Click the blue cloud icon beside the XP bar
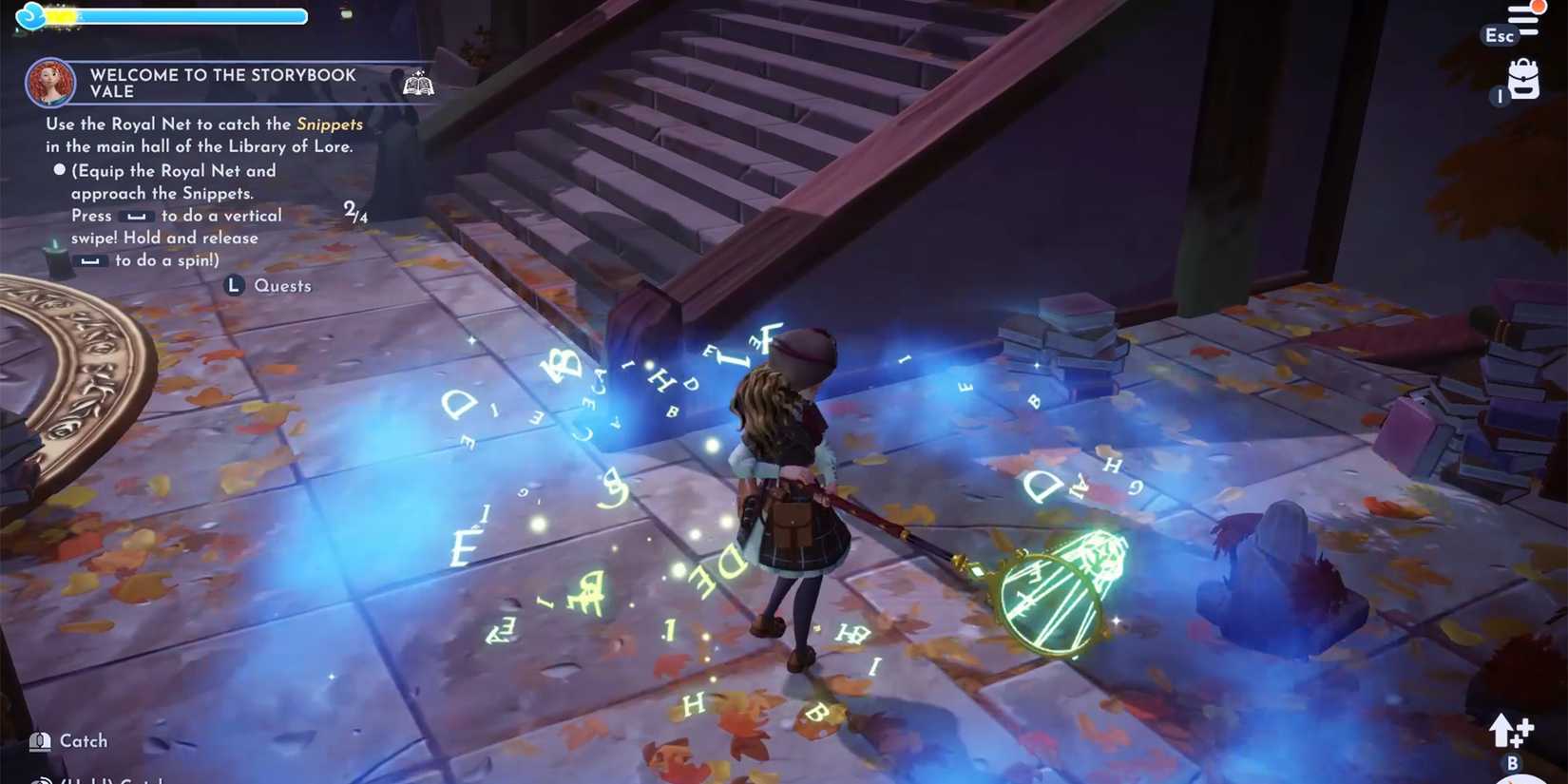Image resolution: width=1568 pixels, height=784 pixels. 29,16
